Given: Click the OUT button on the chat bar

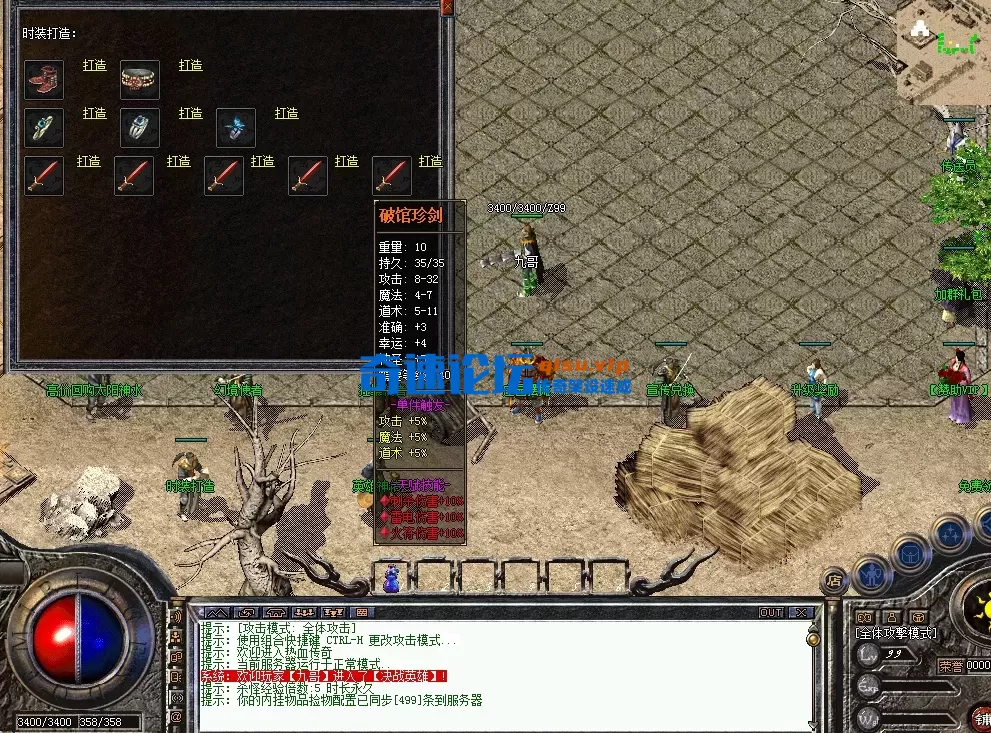Looking at the screenshot, I should coord(771,612).
